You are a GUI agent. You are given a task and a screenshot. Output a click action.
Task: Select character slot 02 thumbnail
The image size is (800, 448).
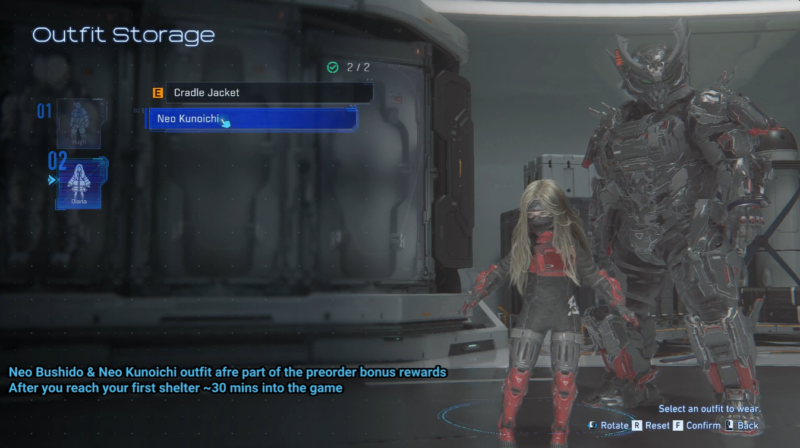81,183
